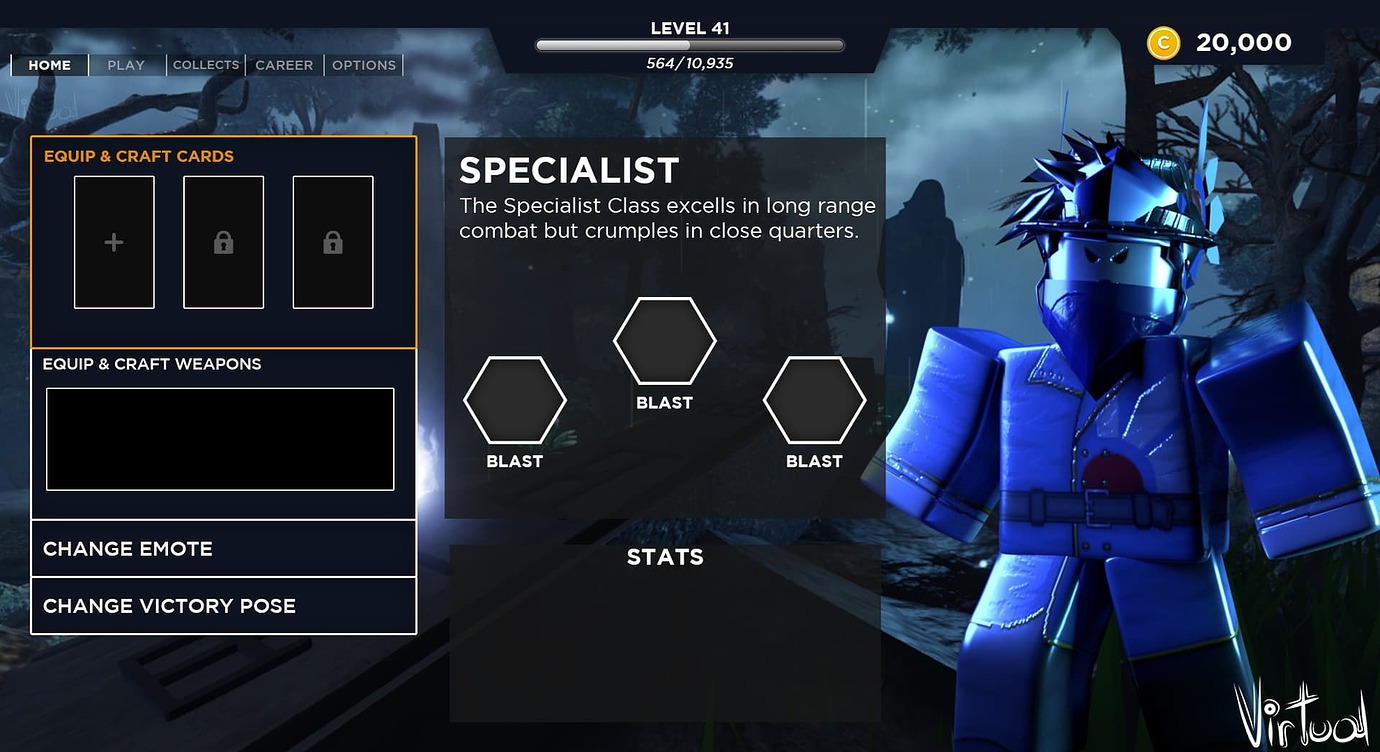Screen dimensions: 1380x752
Task: Select the first locked card slot
Action: click(223, 242)
